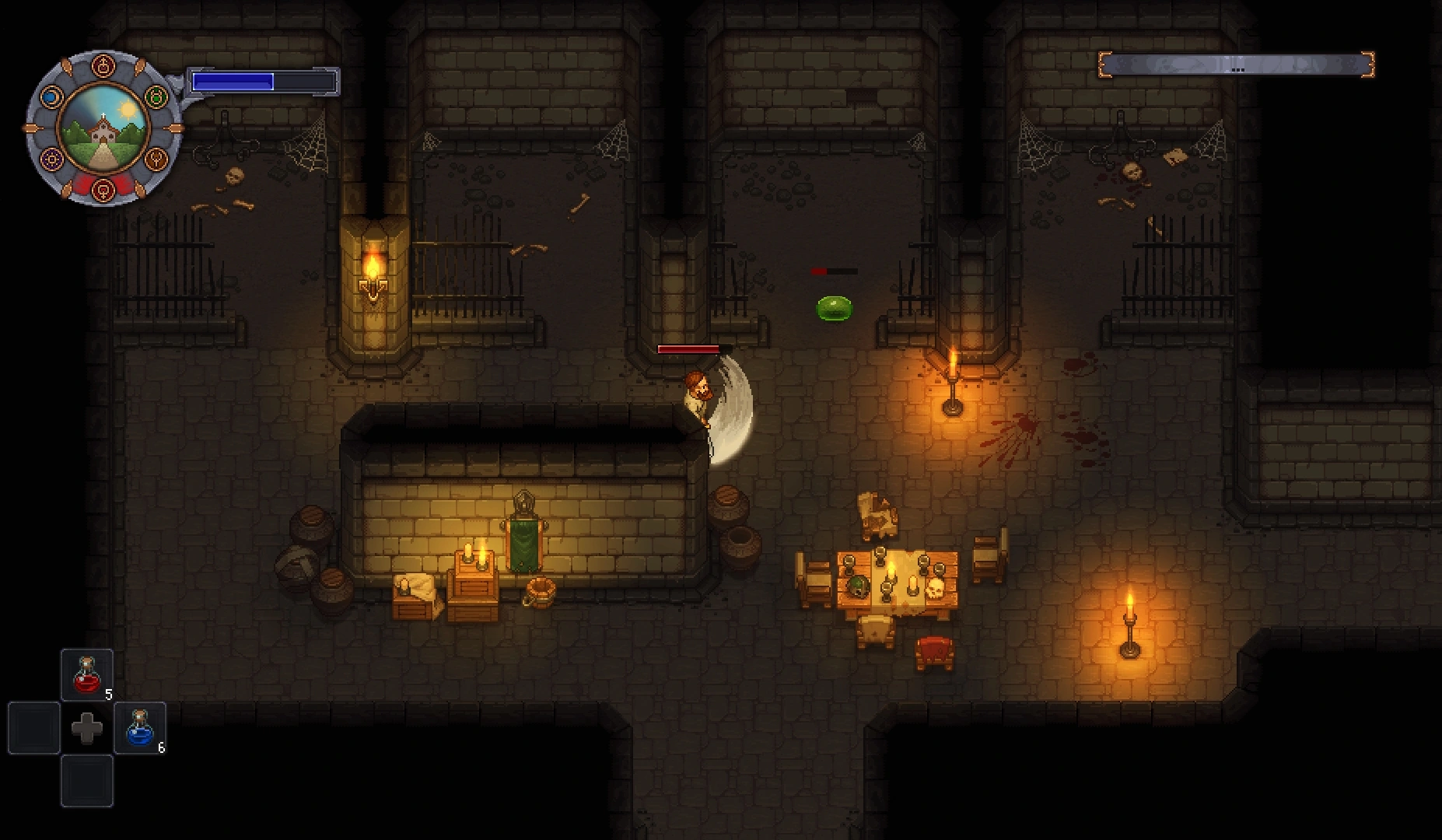Screen dimensions: 1442x840
Task: Use the blue energy potion quick slot
Action: pos(140,728)
